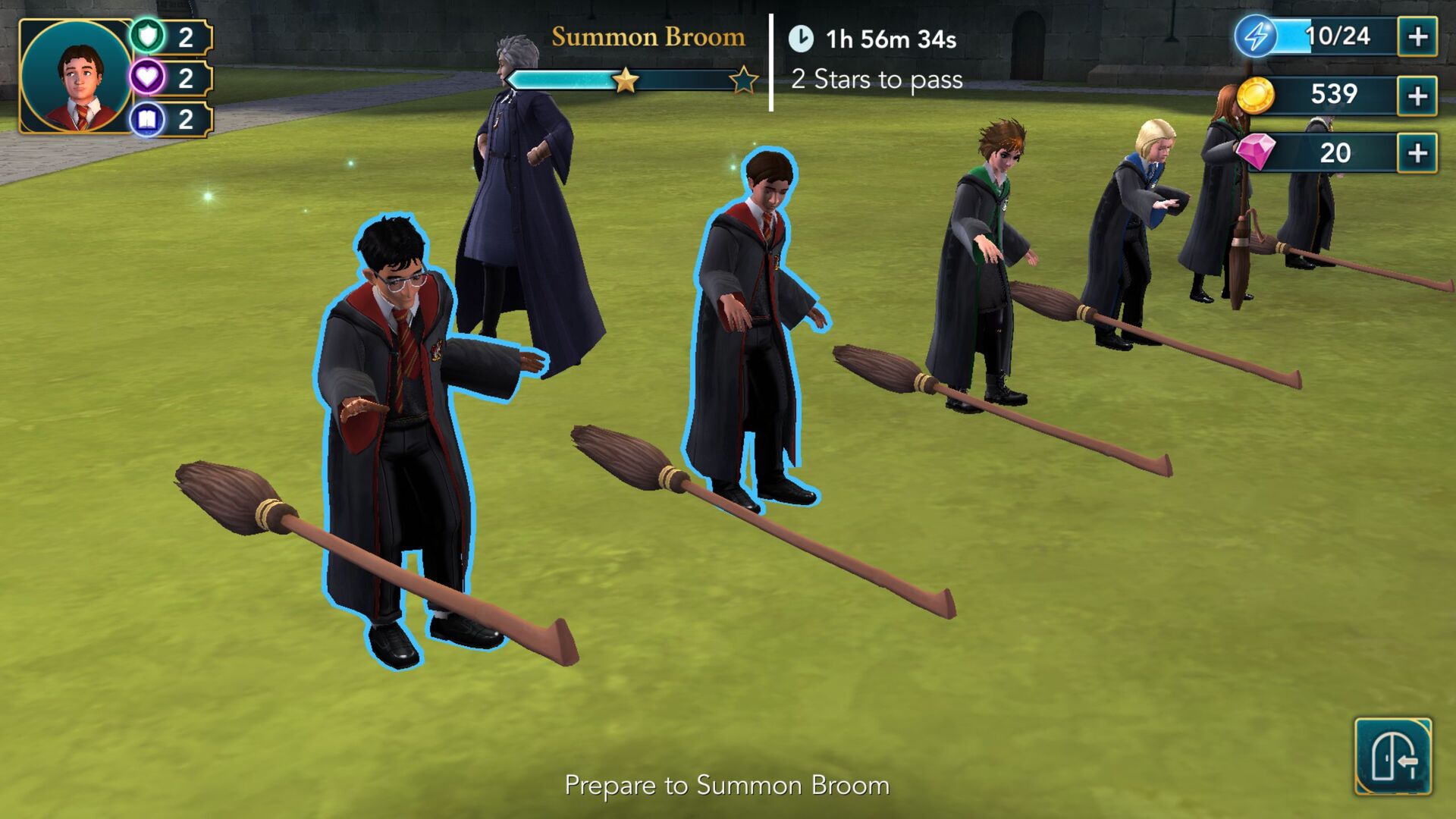Viewport: 1456px width, 819px height.
Task: Click the Summon Broom title text
Action: tap(648, 37)
